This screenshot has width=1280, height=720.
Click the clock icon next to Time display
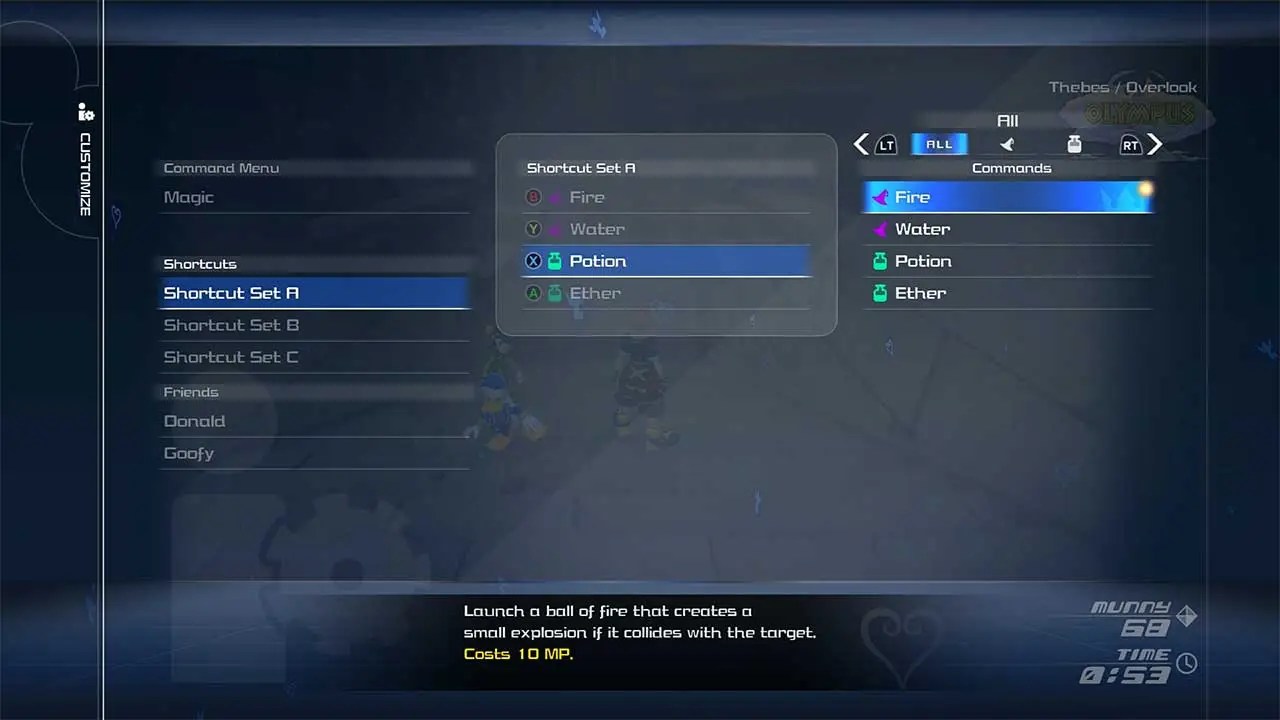(x=1186, y=662)
